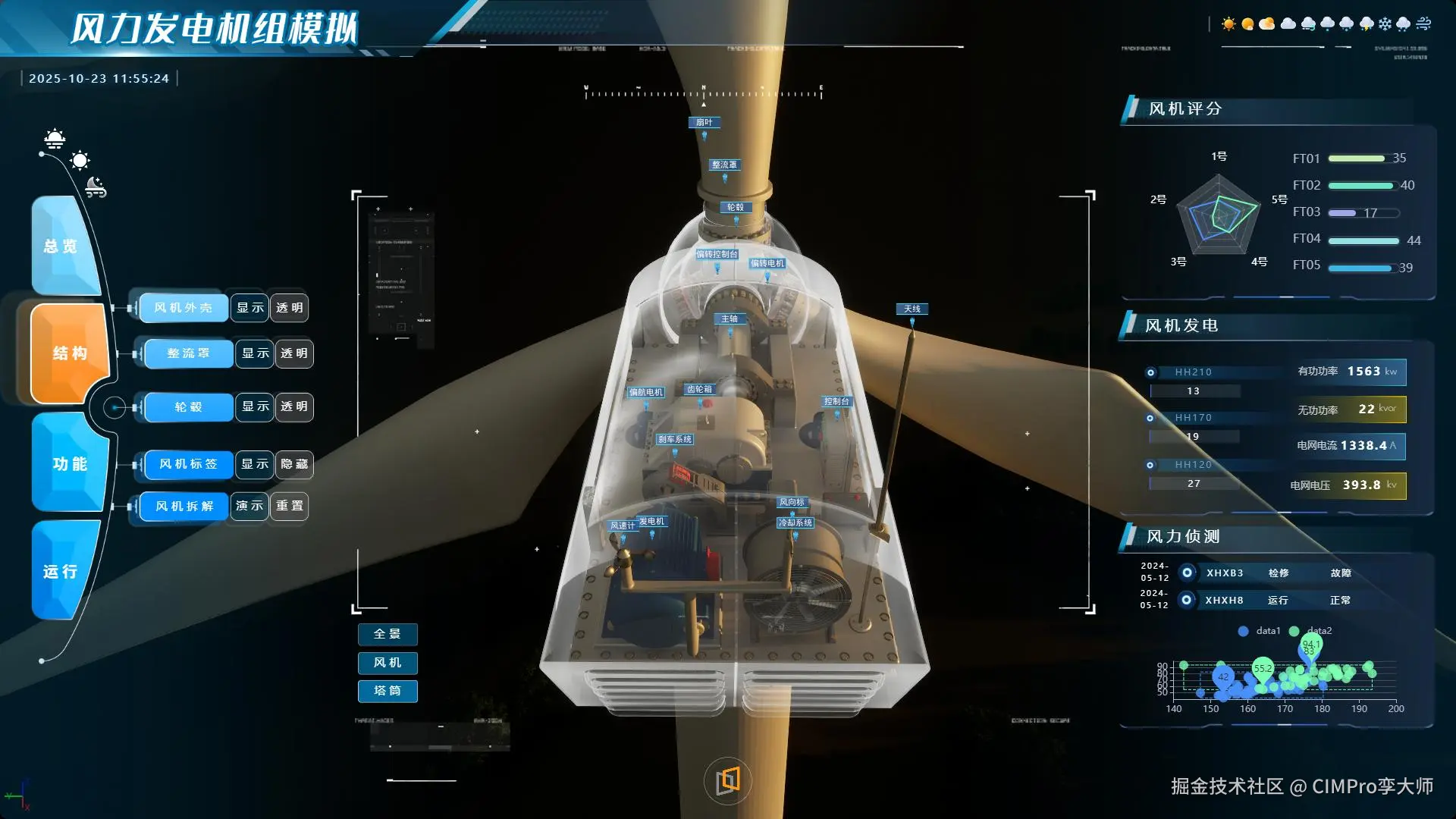This screenshot has width=1456, height=819.
Task: Make the 整流罩 transparent with its 透明 button
Action: 294,353
